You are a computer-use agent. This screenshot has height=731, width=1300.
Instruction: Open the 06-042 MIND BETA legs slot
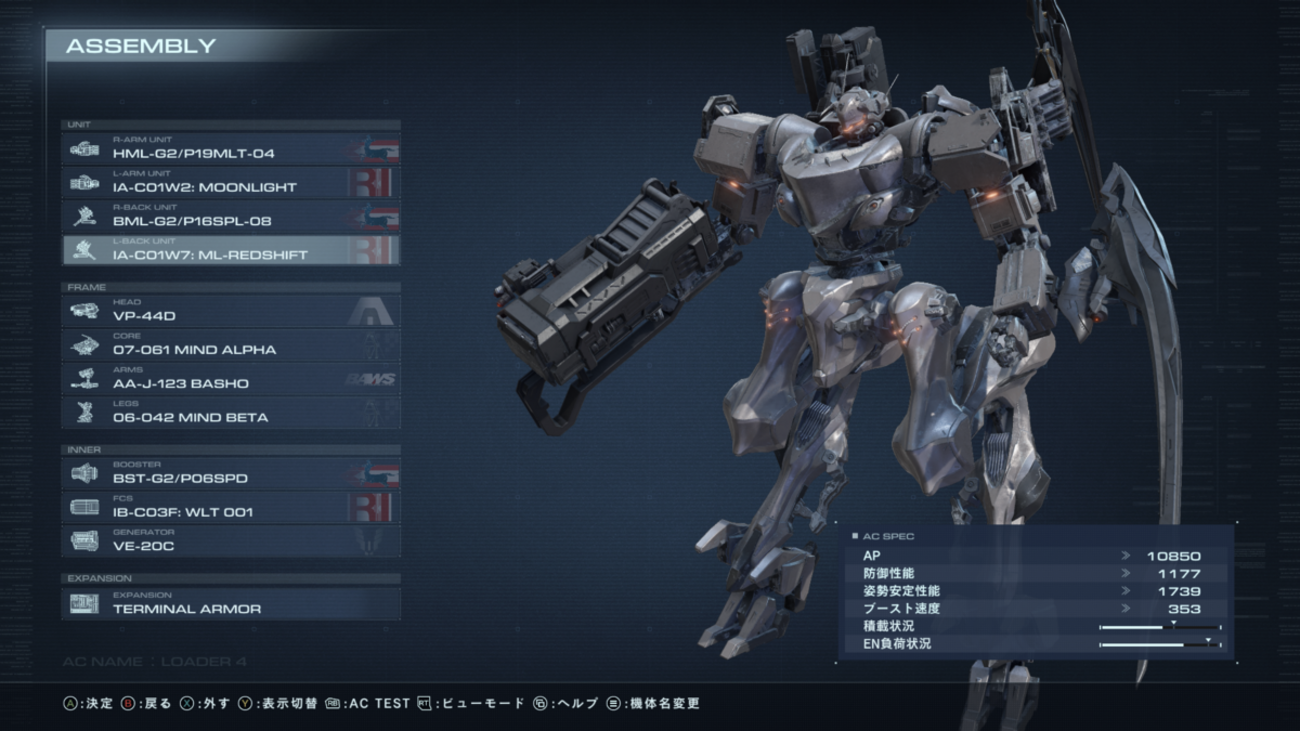pos(231,414)
